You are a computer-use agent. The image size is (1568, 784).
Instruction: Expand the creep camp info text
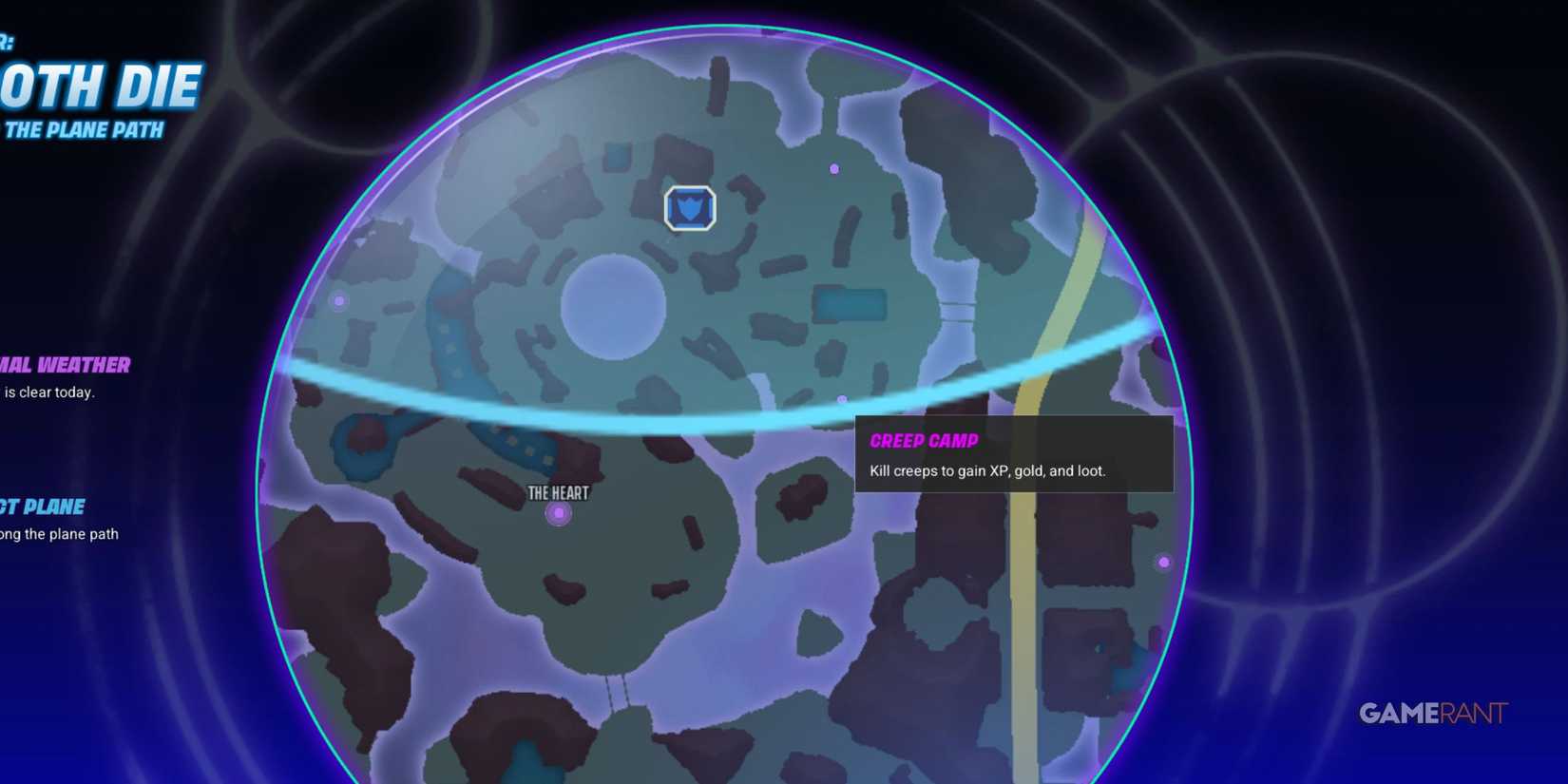[x=986, y=470]
